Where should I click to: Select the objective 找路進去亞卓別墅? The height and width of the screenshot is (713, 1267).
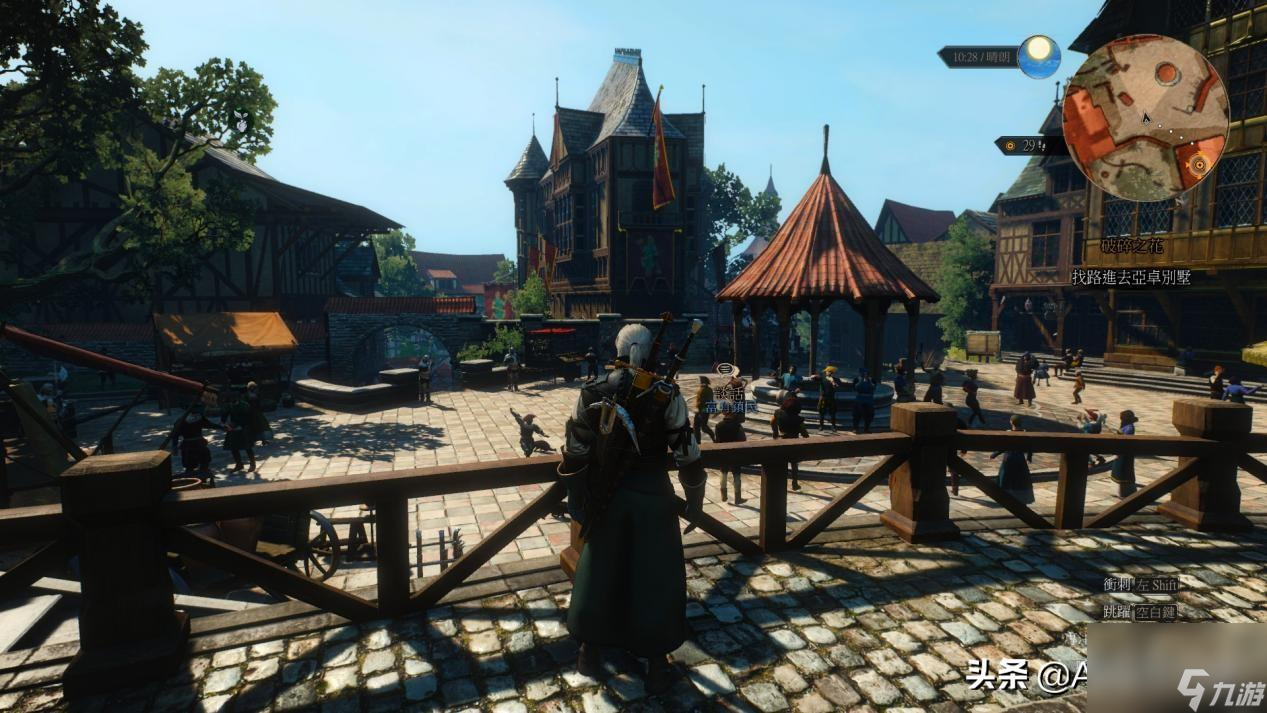pyautogui.click(x=1130, y=277)
